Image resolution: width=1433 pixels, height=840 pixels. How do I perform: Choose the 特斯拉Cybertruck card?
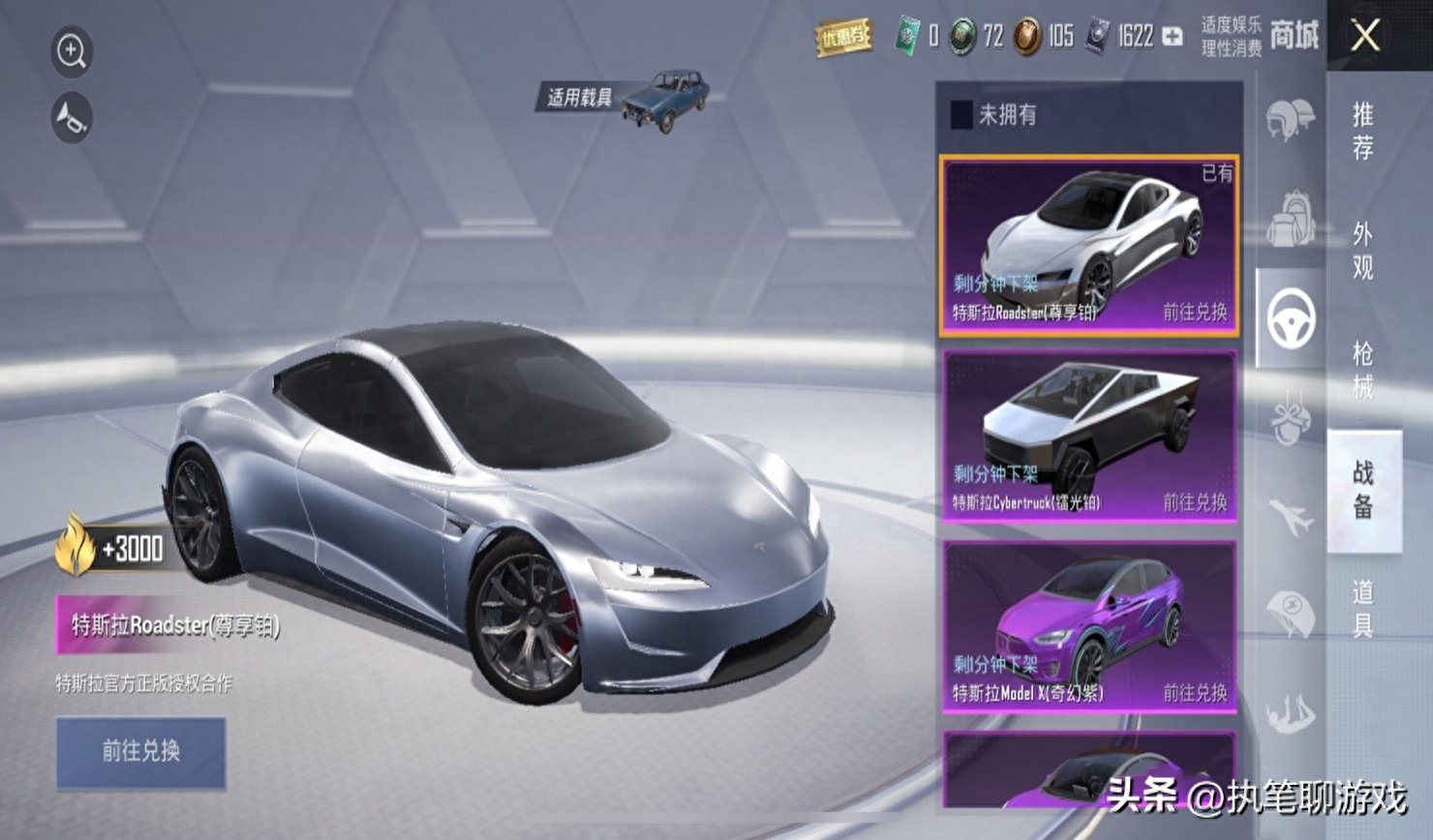tap(1088, 436)
